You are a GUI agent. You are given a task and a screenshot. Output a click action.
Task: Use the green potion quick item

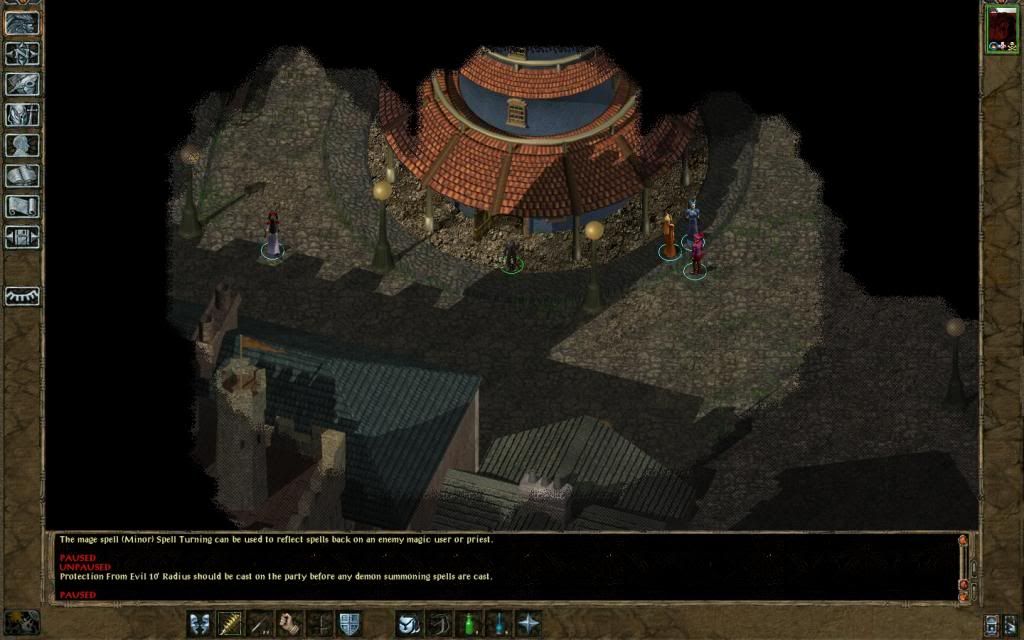click(468, 623)
